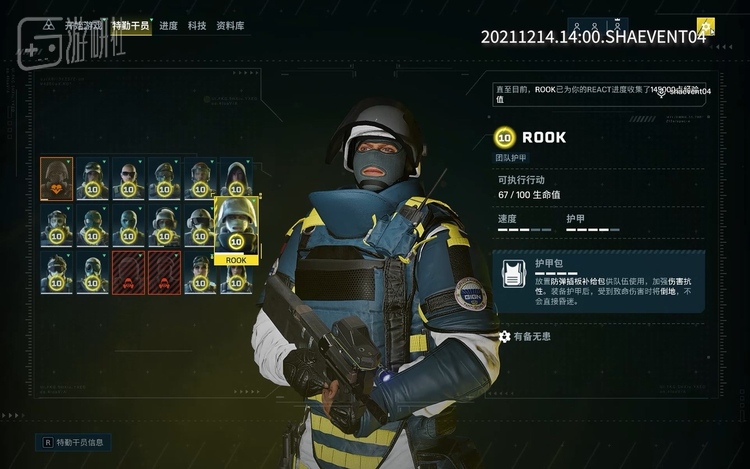Switch to the 特勤干员 tab
The image size is (750, 469).
pos(131,27)
